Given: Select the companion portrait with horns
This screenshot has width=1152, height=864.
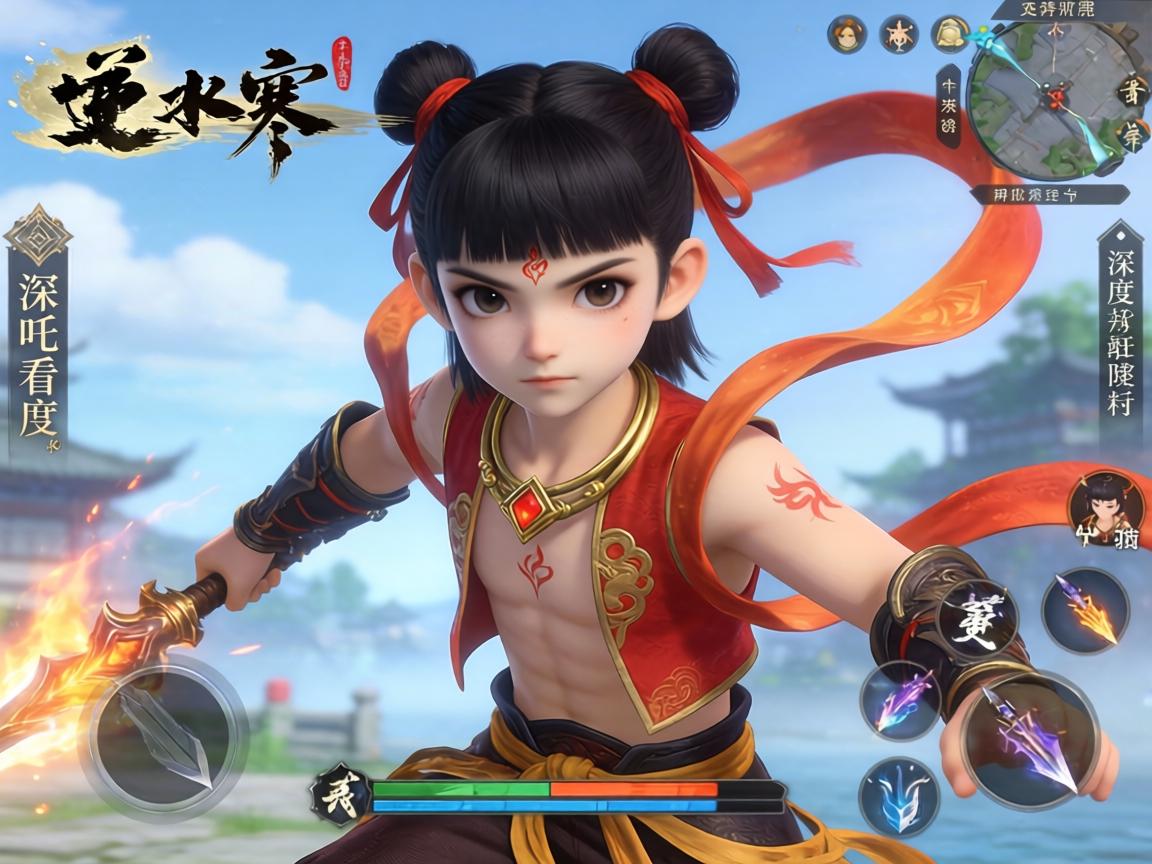Looking at the screenshot, I should 1106,509.
